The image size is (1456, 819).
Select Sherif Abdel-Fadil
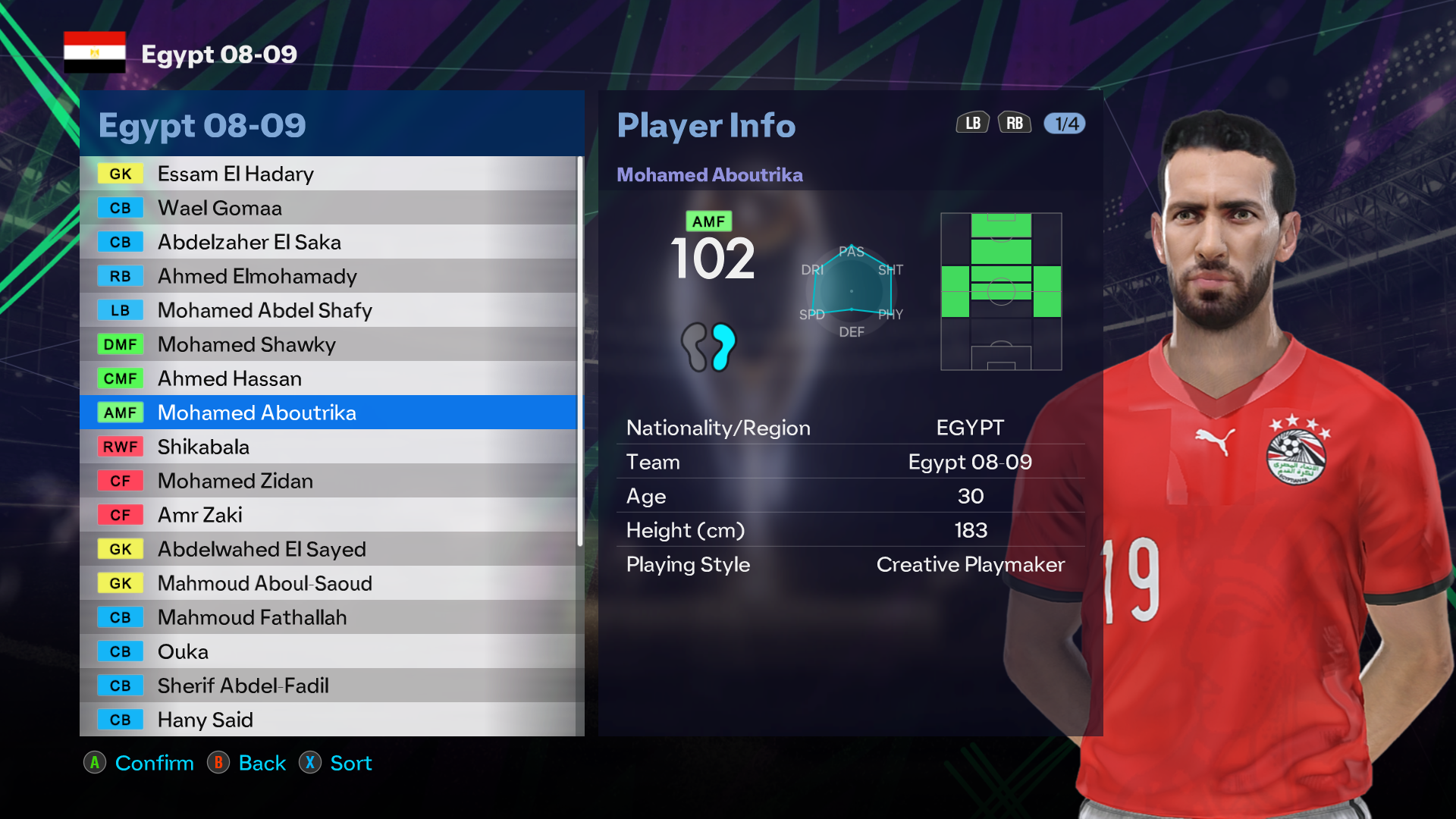click(x=328, y=686)
